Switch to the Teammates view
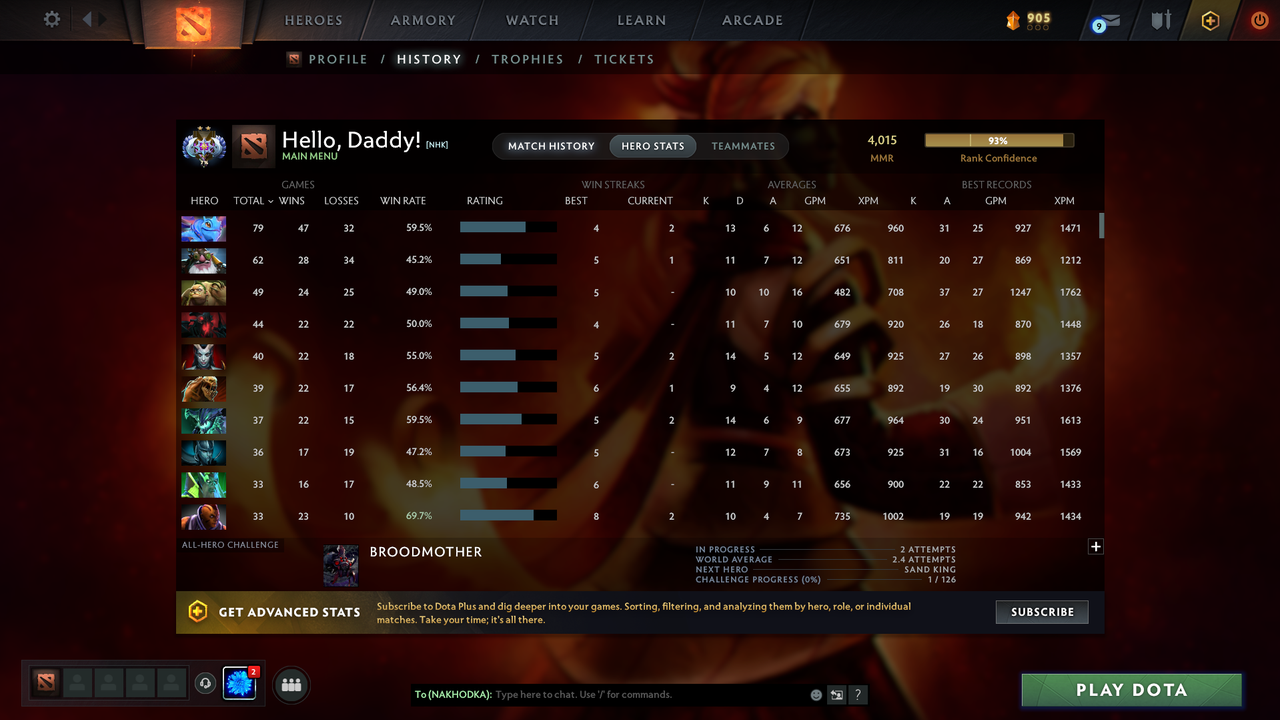The width and height of the screenshot is (1280, 720). click(743, 146)
